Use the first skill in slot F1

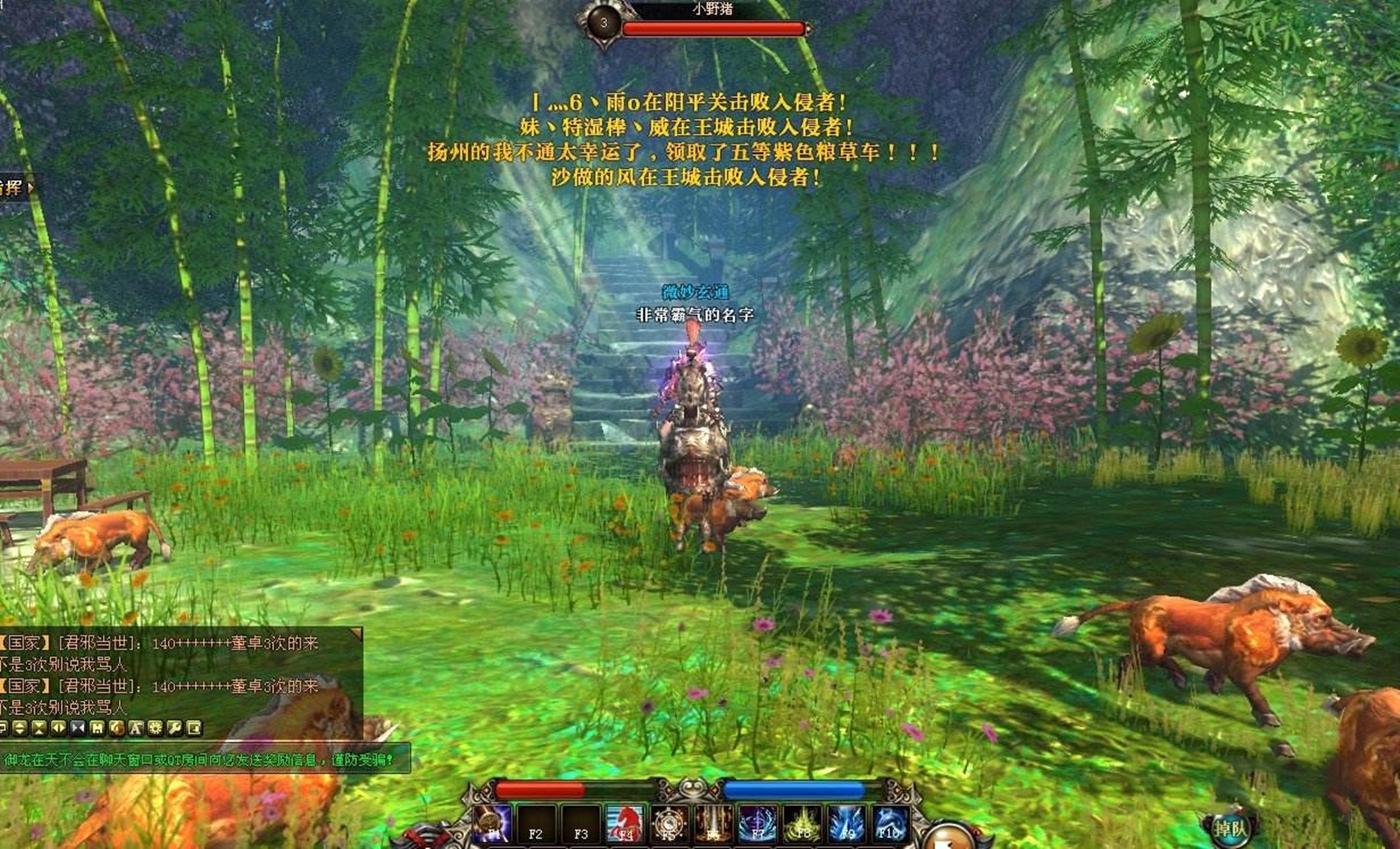(490, 824)
